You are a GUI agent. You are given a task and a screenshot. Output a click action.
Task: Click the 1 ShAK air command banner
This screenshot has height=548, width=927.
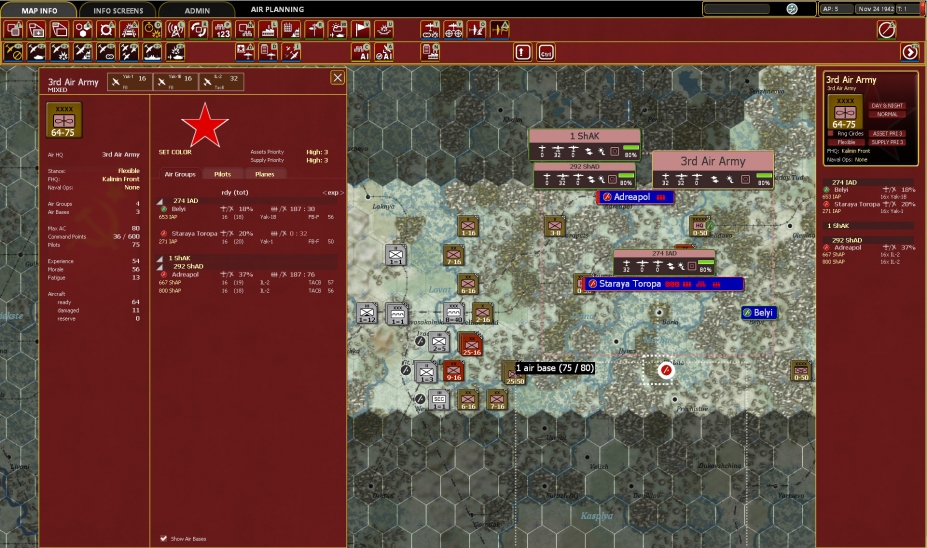coord(584,137)
